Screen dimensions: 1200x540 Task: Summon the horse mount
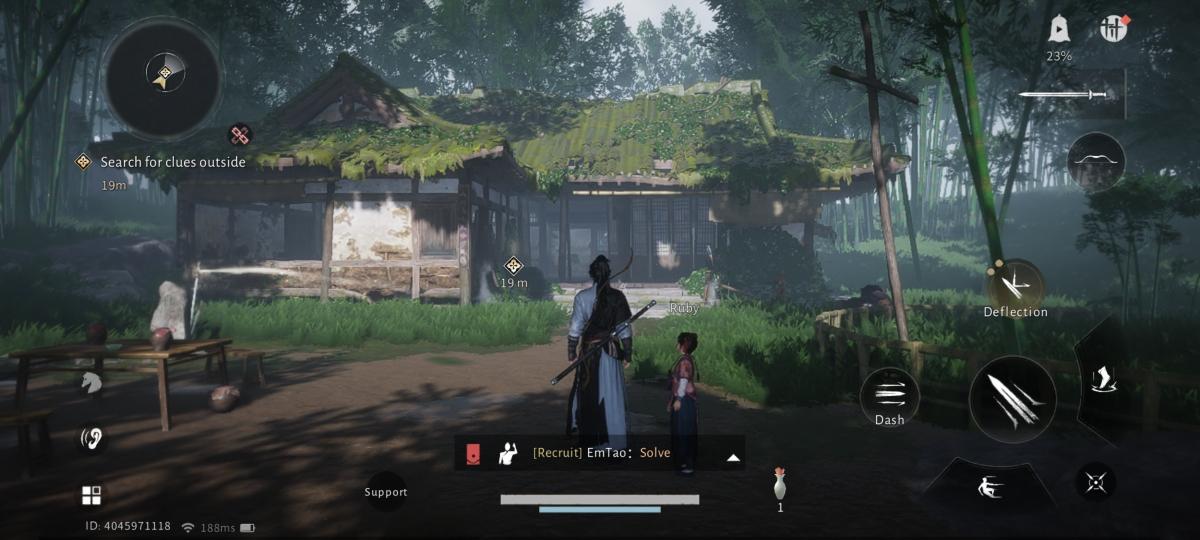[91, 383]
